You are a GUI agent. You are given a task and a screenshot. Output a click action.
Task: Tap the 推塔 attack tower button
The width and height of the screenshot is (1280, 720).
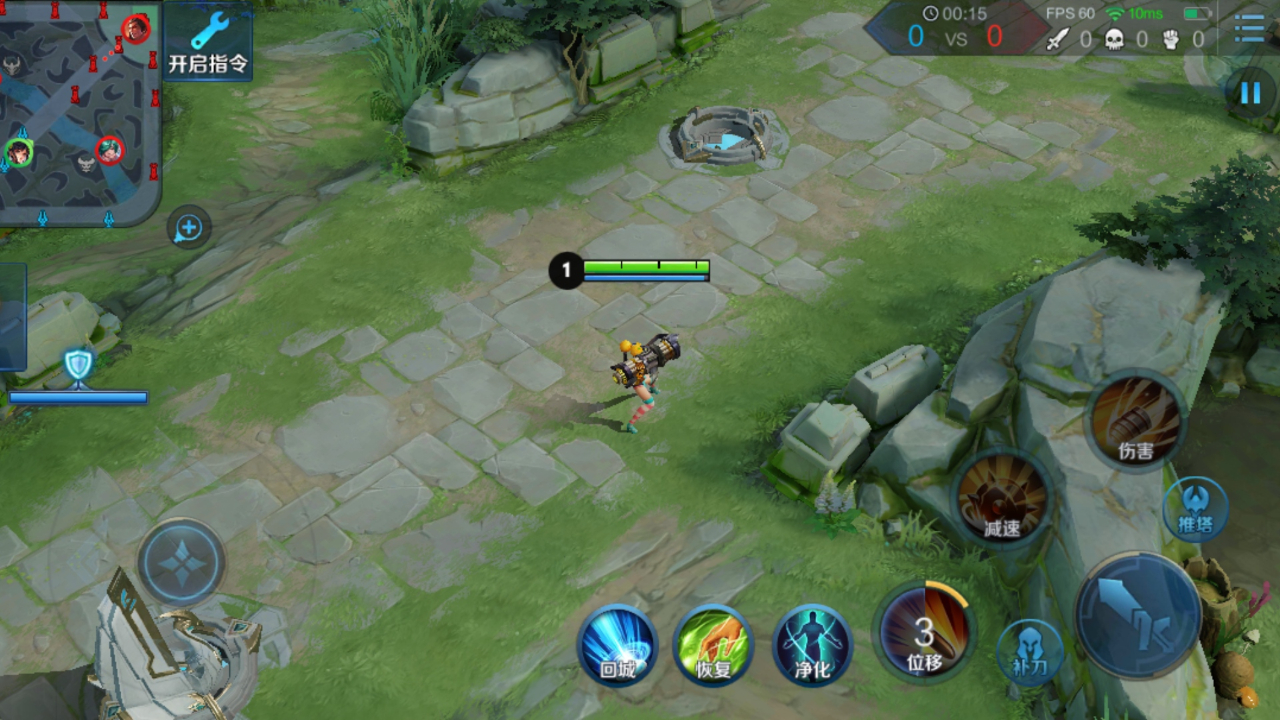1195,508
